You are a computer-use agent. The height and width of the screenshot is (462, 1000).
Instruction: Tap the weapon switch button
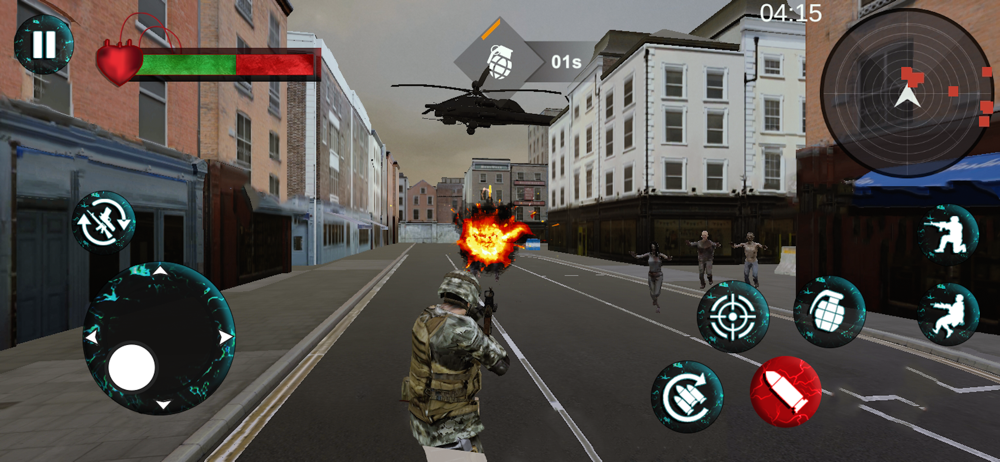(104, 222)
